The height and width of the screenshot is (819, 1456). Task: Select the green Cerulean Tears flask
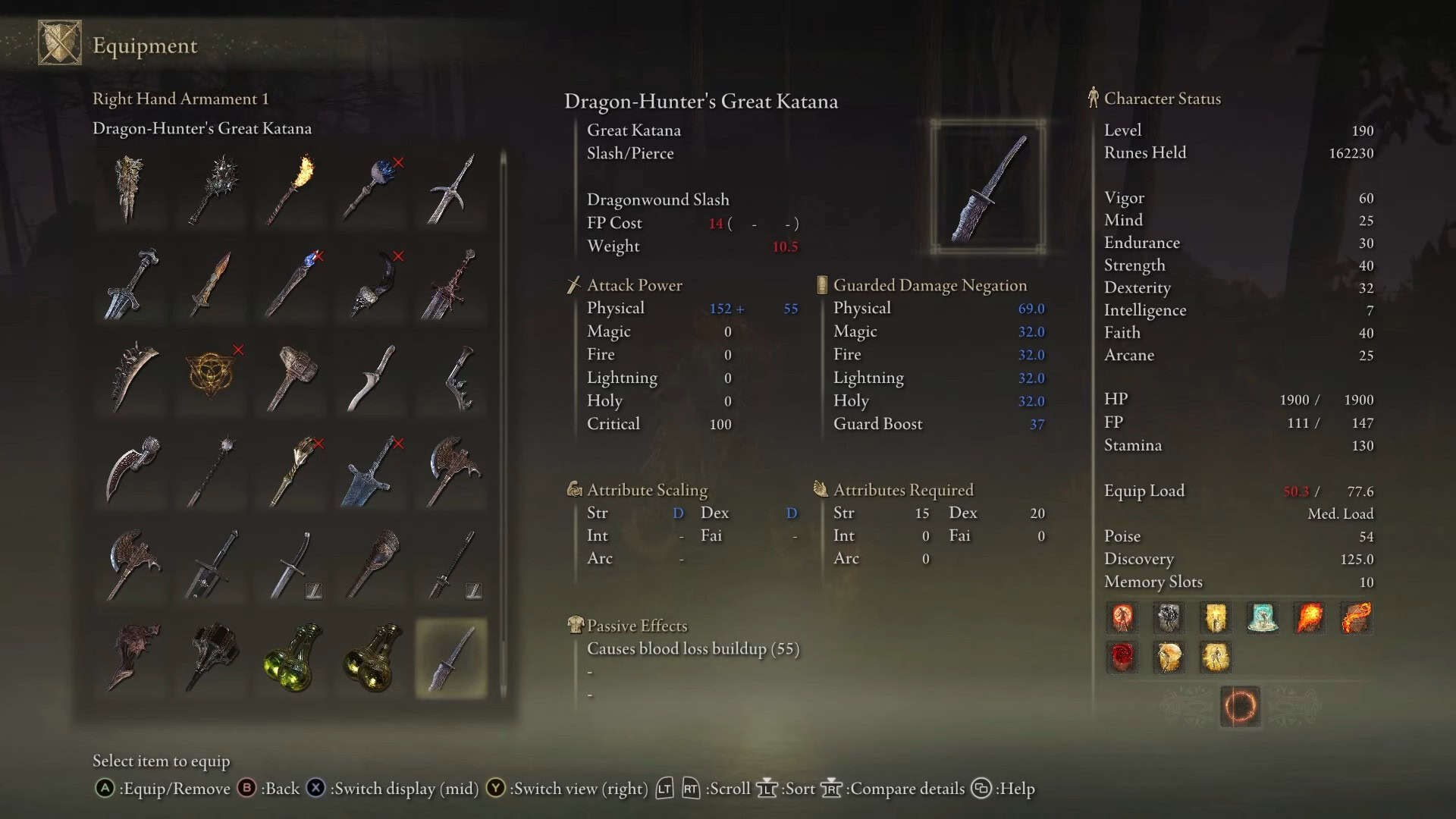tap(290, 657)
